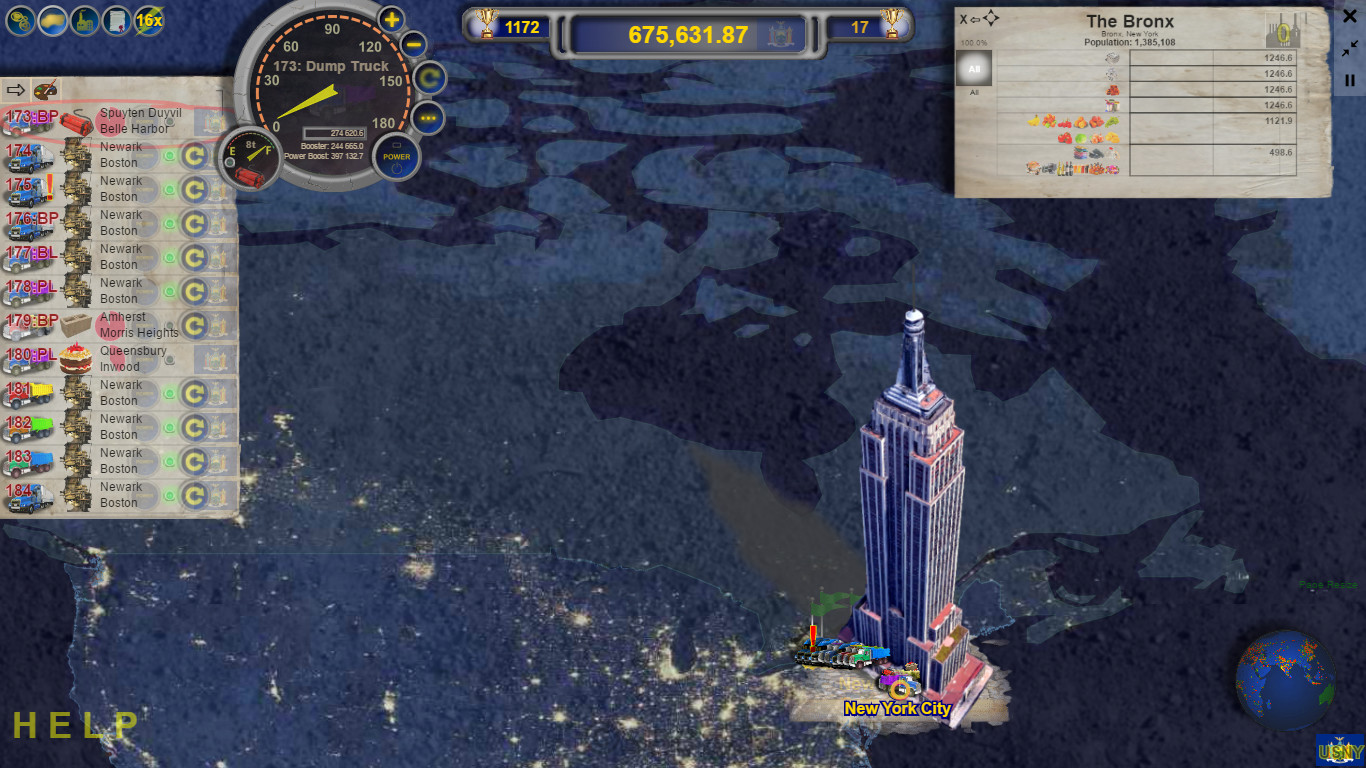Activate the 16x game speed icon
1366x768 pixels.
click(148, 20)
